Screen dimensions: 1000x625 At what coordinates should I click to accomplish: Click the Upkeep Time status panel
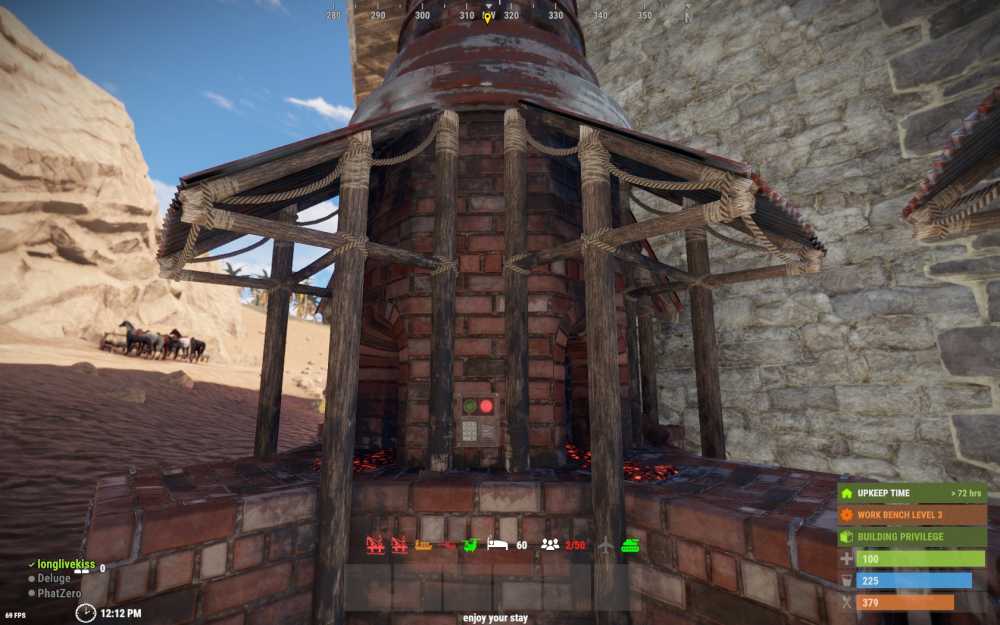[912, 493]
